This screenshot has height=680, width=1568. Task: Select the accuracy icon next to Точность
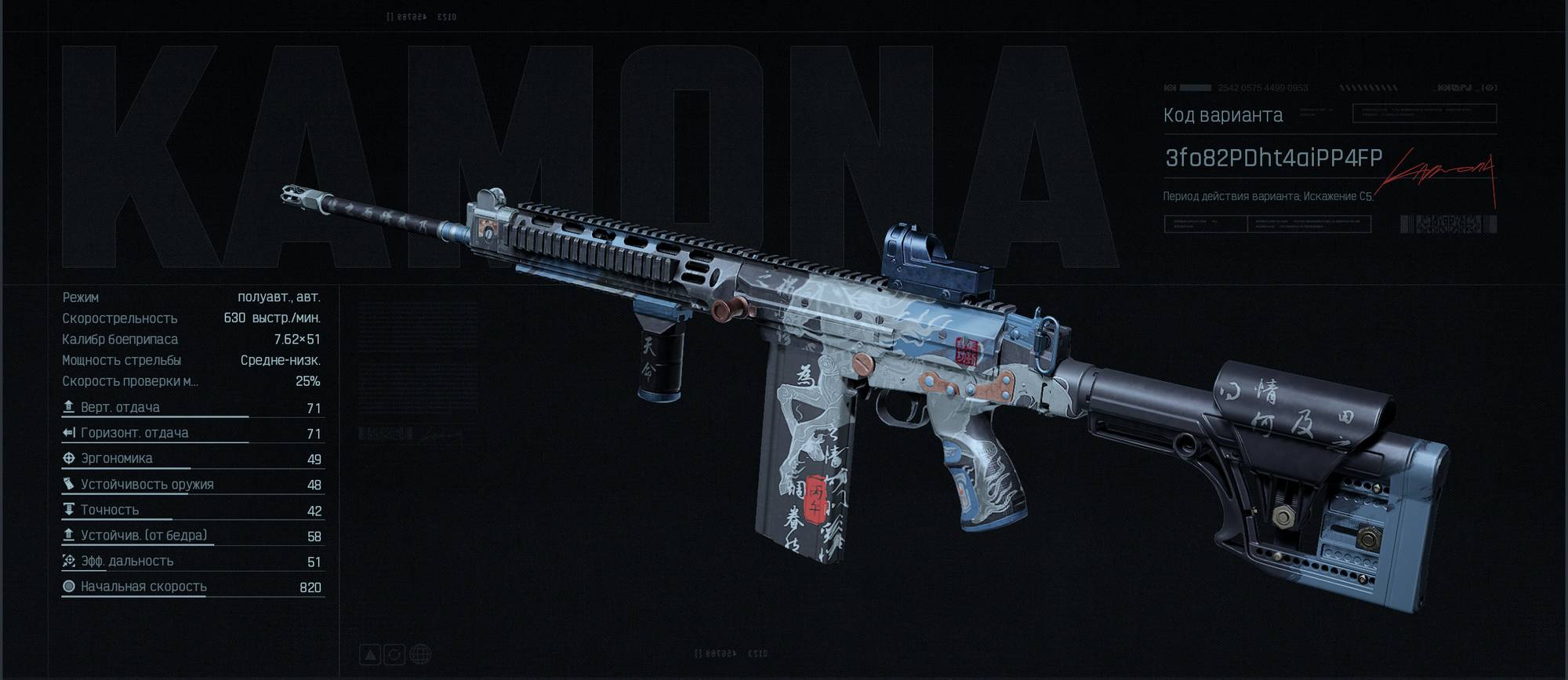point(68,509)
